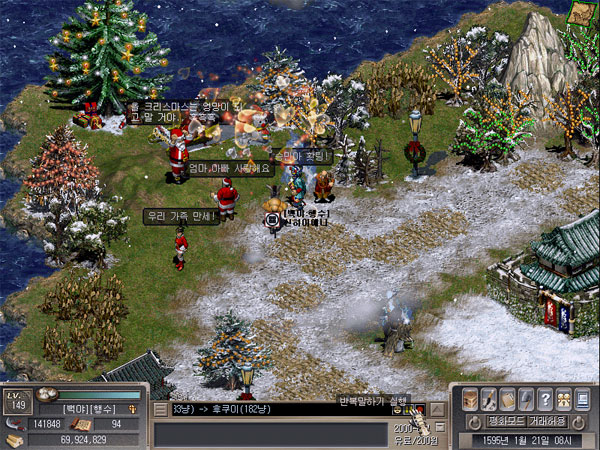Viewport: 600px width, 450px height.
Task: Open the chat menu button left of message
Action: click(x=160, y=409)
